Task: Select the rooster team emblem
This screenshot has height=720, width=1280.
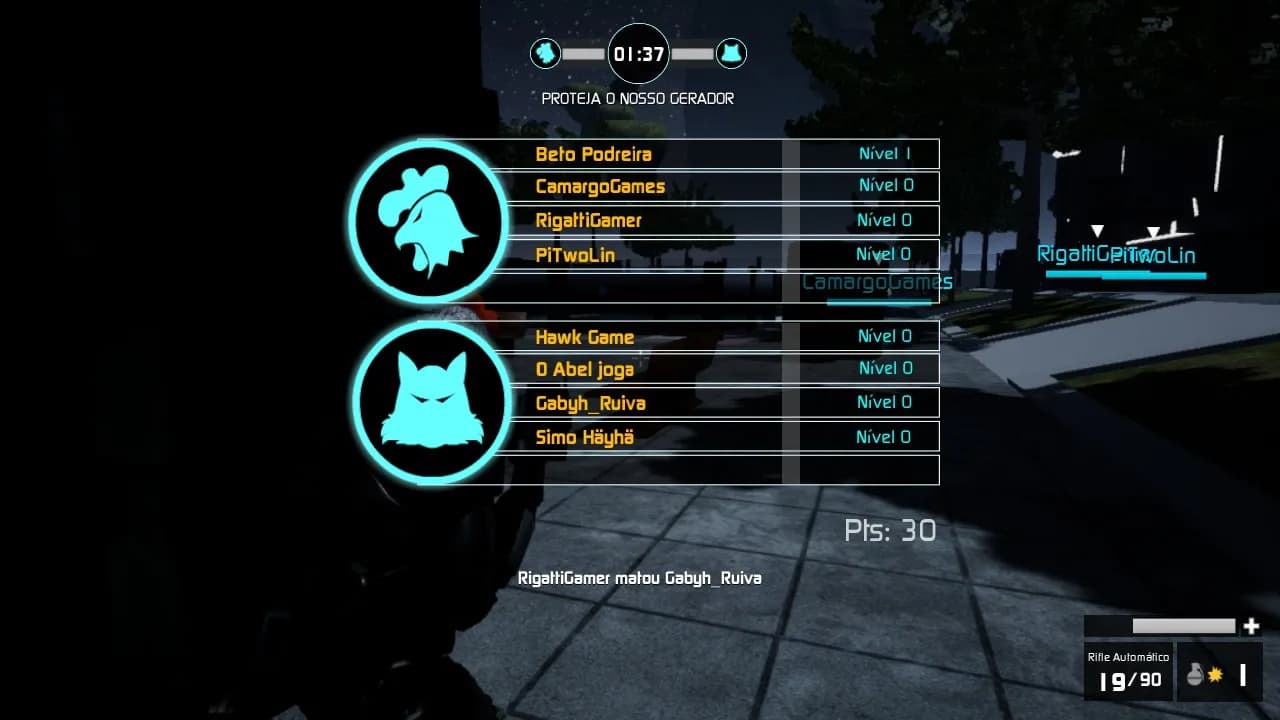Action: pos(430,221)
